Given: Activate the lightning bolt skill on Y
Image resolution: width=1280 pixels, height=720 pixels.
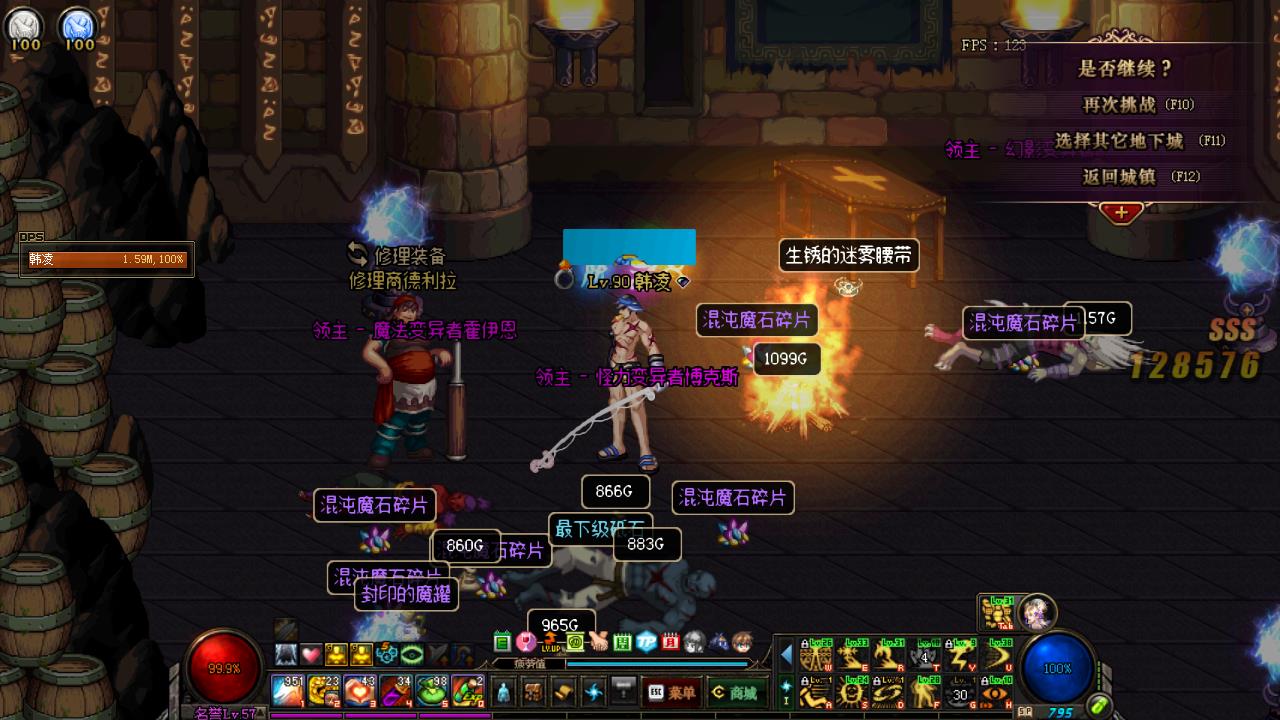Looking at the screenshot, I should point(961,655).
